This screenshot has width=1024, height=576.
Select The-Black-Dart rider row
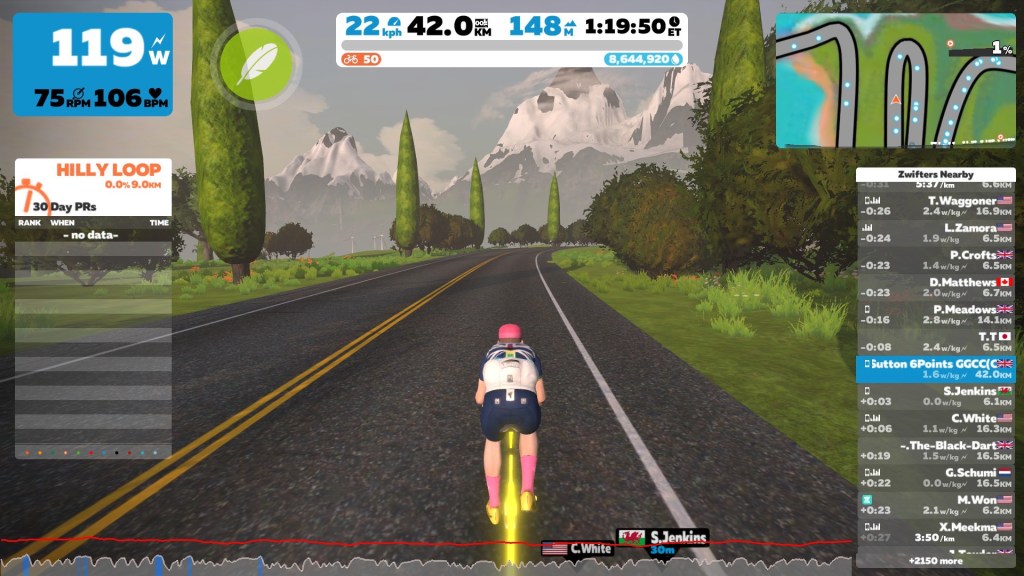point(936,450)
